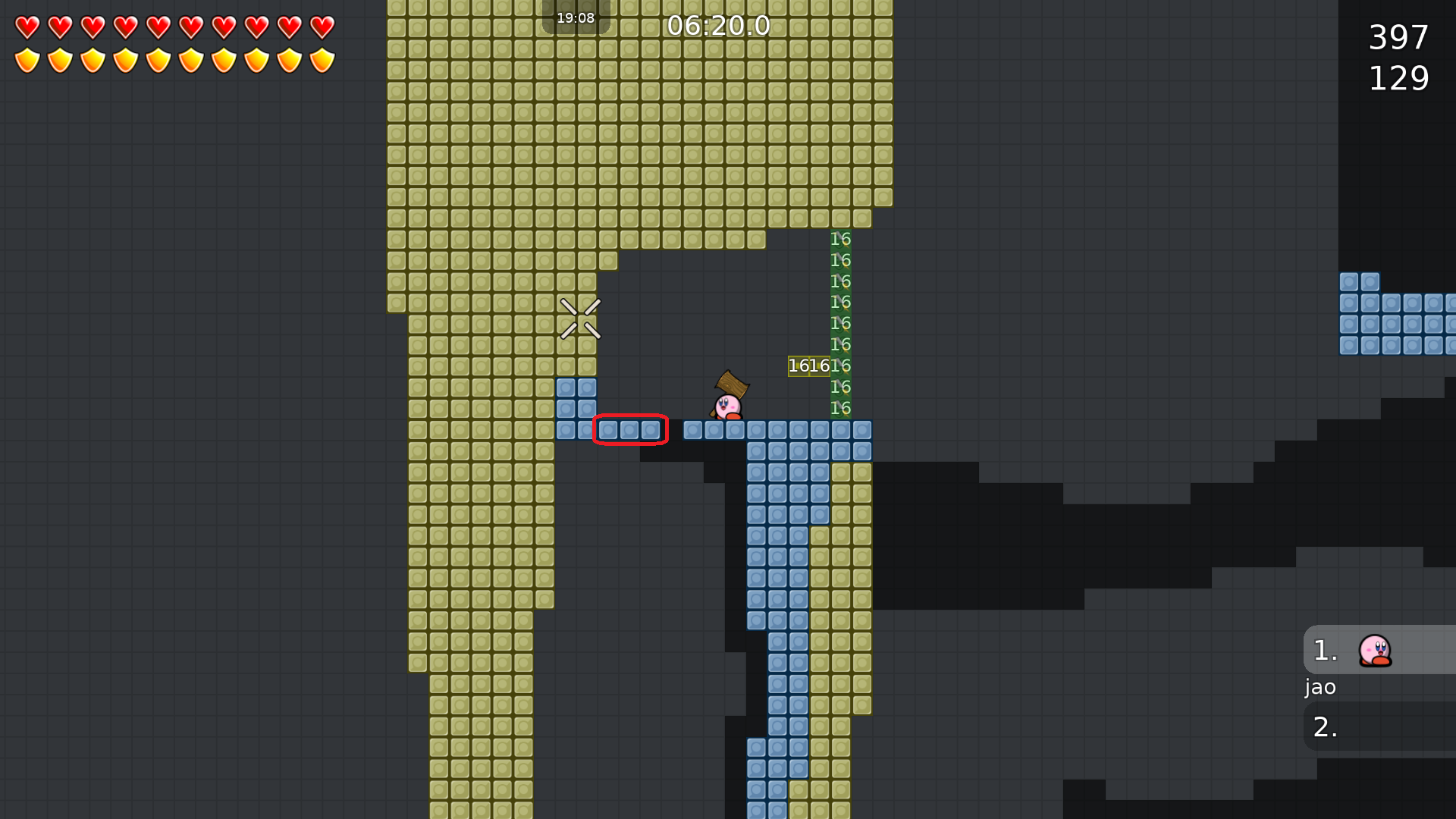Select the first red heart icon
Viewport: 1456px width, 819px height.
click(27, 28)
